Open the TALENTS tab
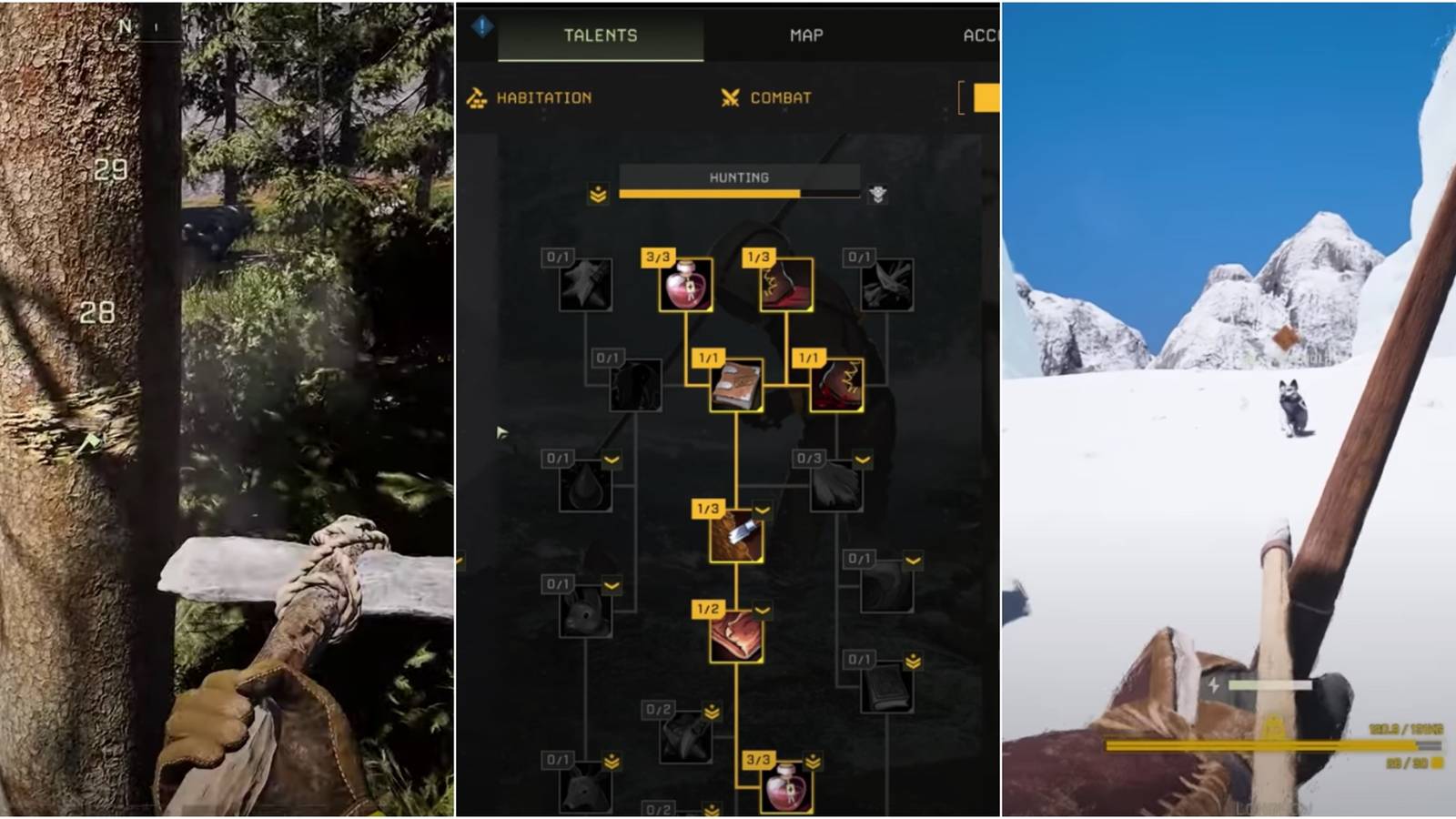Image resolution: width=1456 pixels, height=819 pixels. 601,36
